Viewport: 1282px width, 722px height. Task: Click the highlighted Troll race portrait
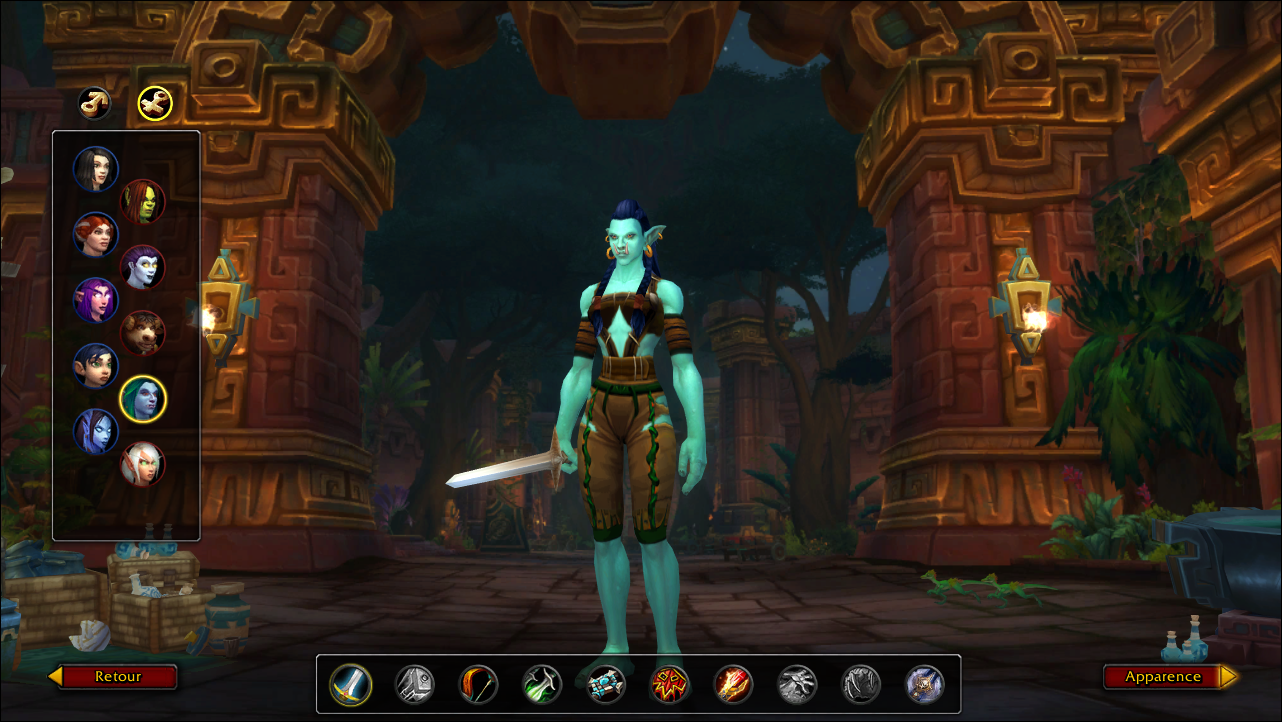143,399
